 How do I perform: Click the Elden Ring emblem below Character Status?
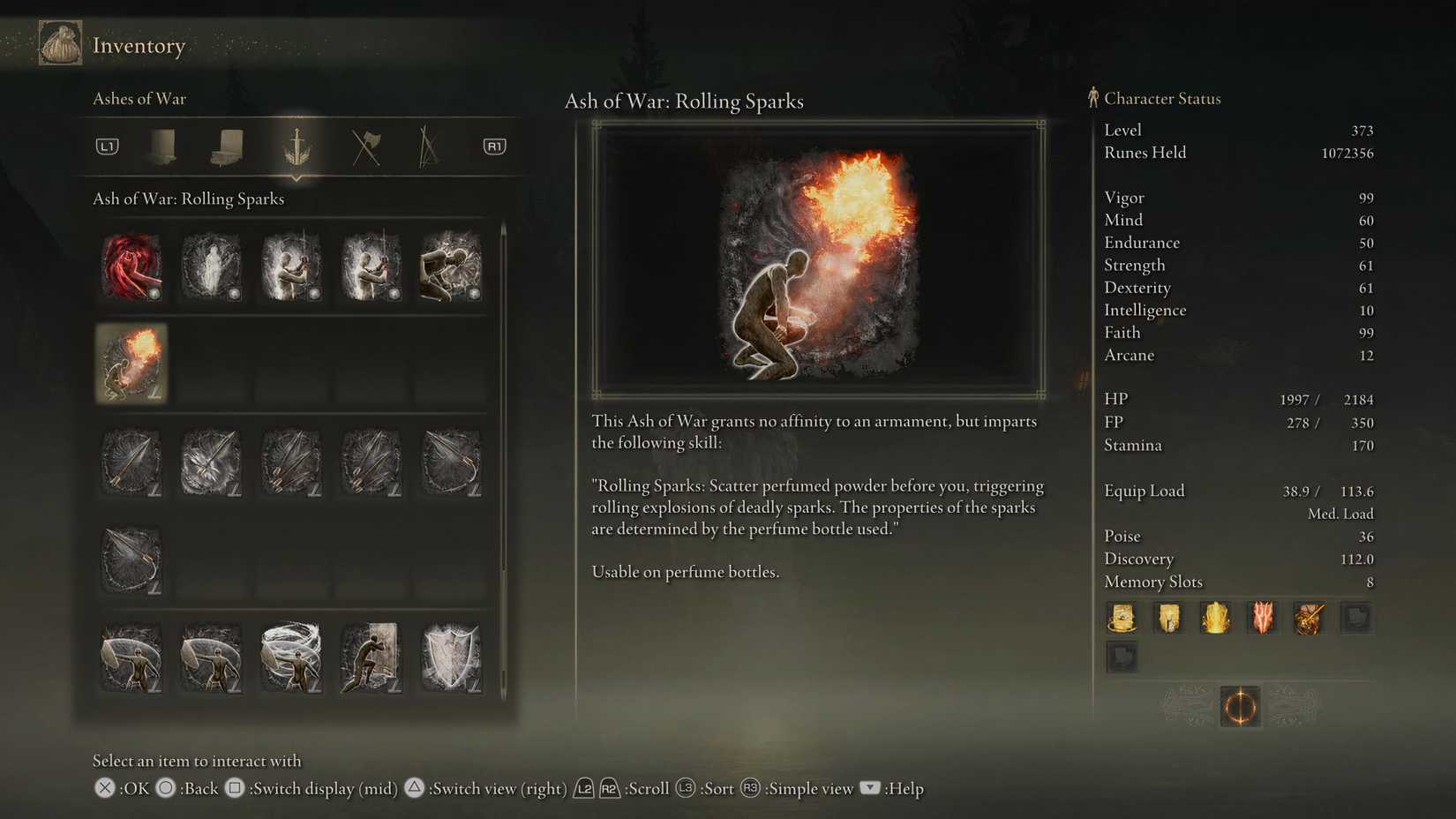point(1240,706)
